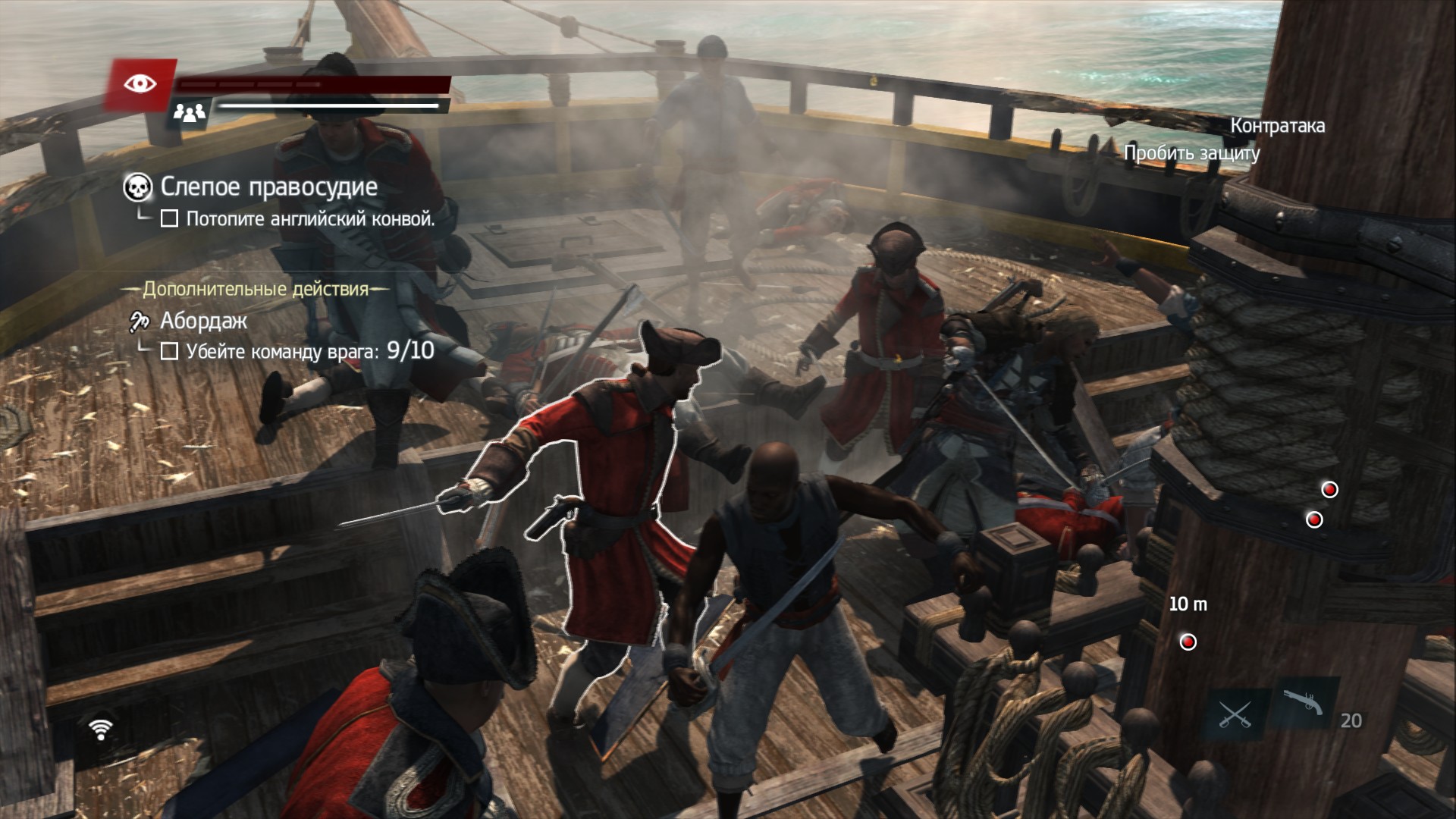Click the red enemy marker labeled 10 m
This screenshot has height=819, width=1456.
[x=1188, y=642]
